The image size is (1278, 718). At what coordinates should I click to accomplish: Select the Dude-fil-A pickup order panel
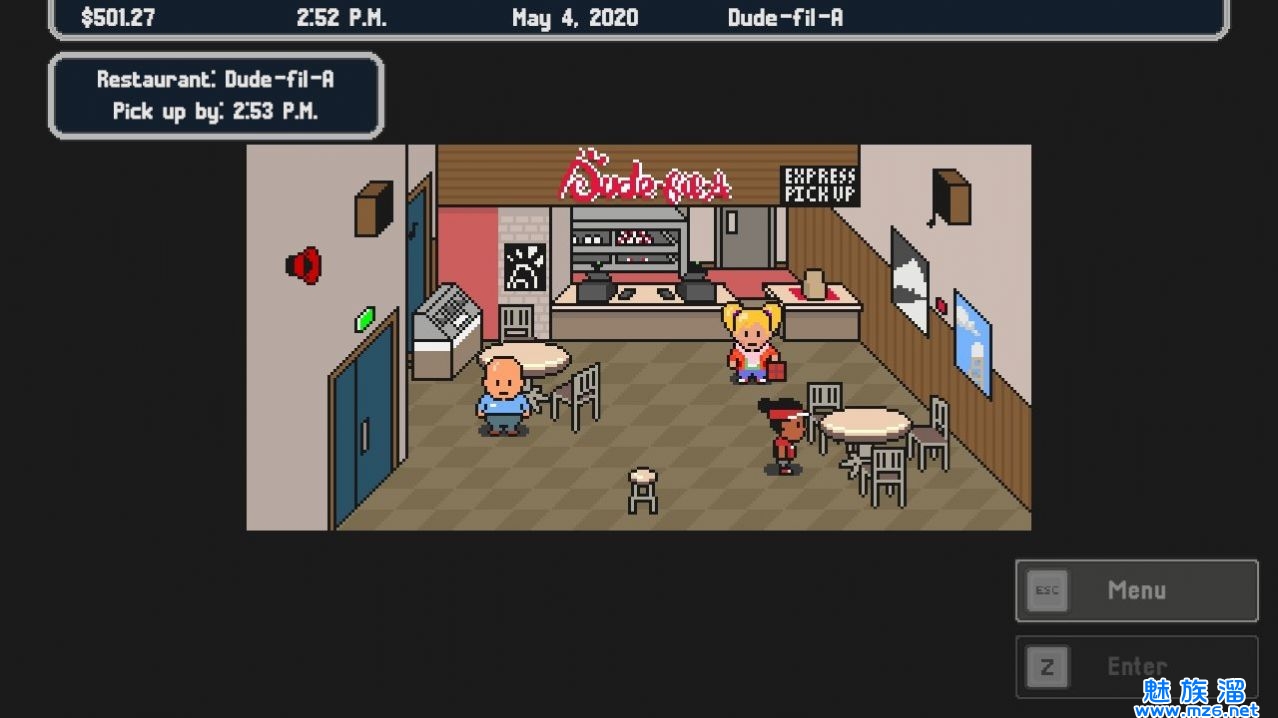(x=216, y=96)
